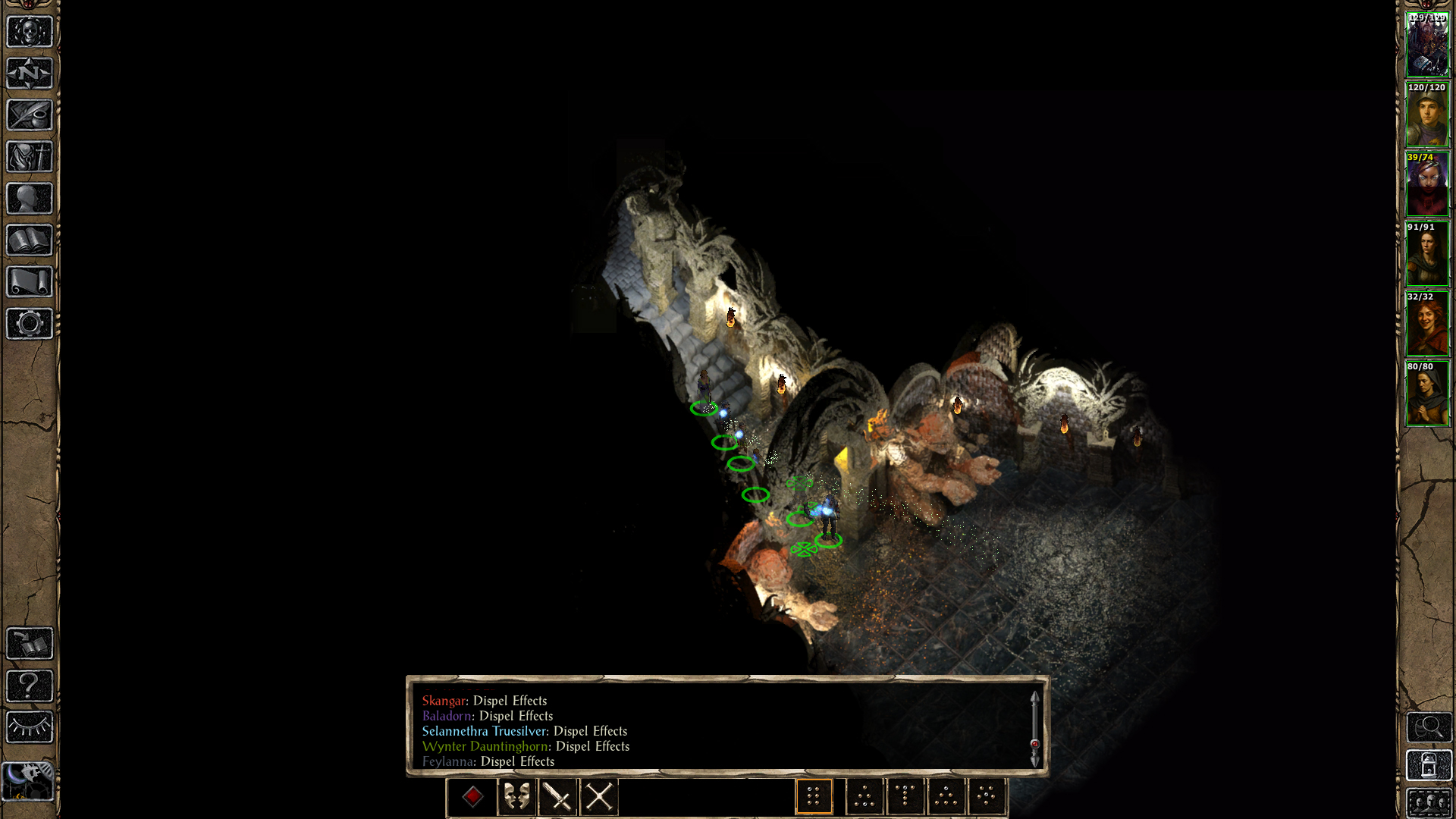Open the journal quill-and-inkwell button

(30, 115)
